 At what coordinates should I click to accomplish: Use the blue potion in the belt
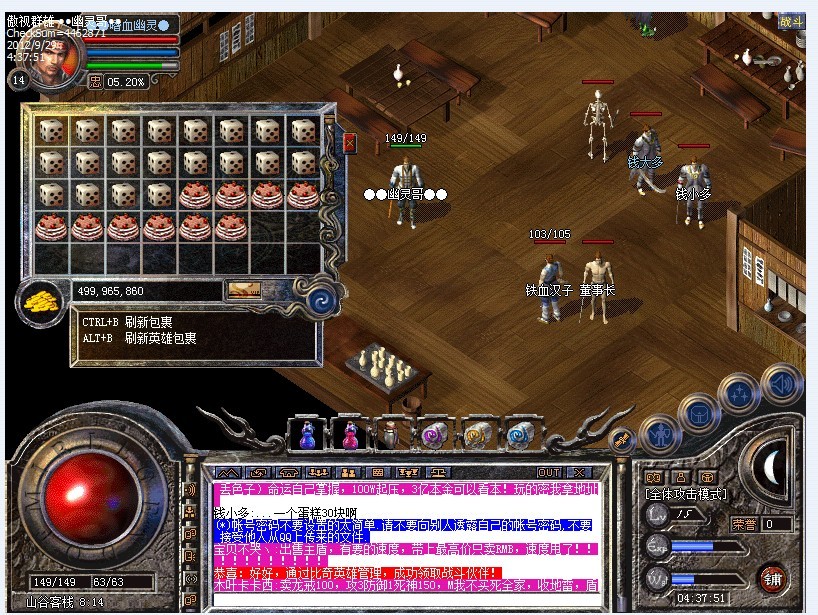click(307, 435)
